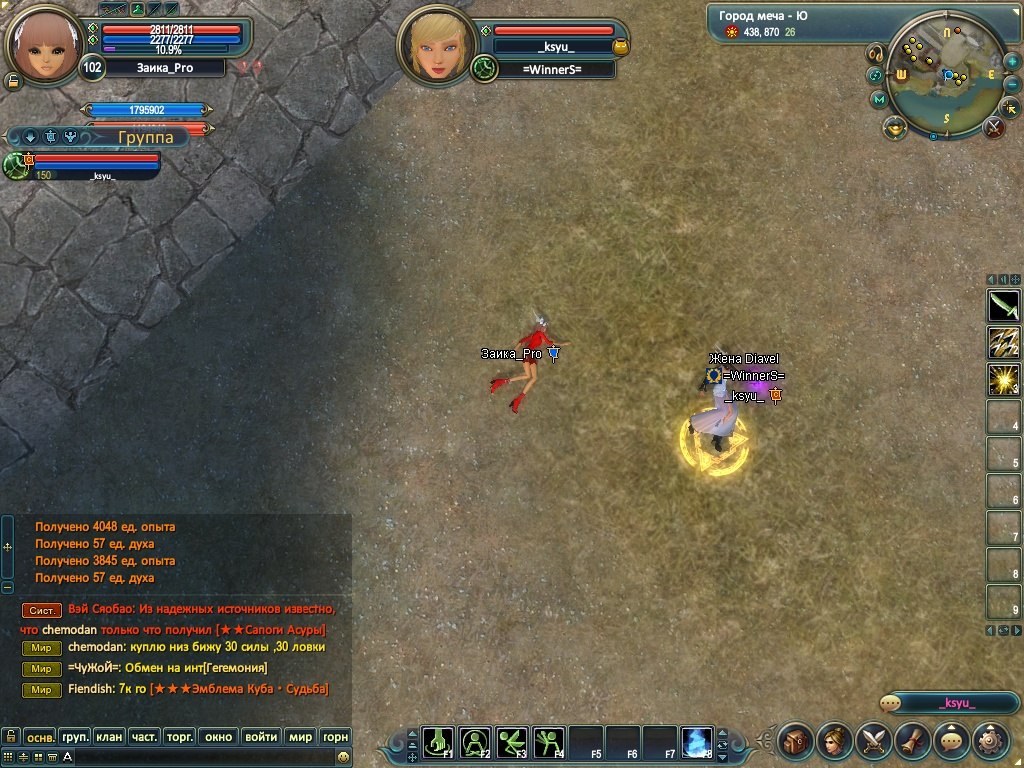The image size is (1024, 768).
Task: Switch to the «груп.» chat tab
Action: (75, 737)
